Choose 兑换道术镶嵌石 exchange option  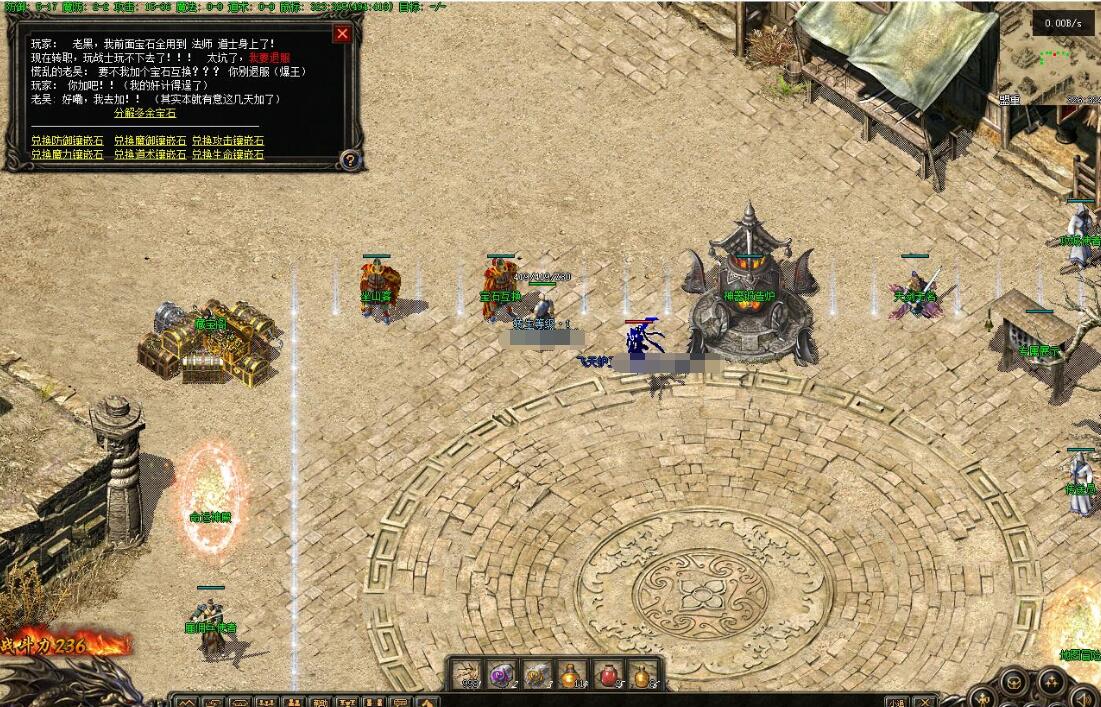(x=150, y=155)
